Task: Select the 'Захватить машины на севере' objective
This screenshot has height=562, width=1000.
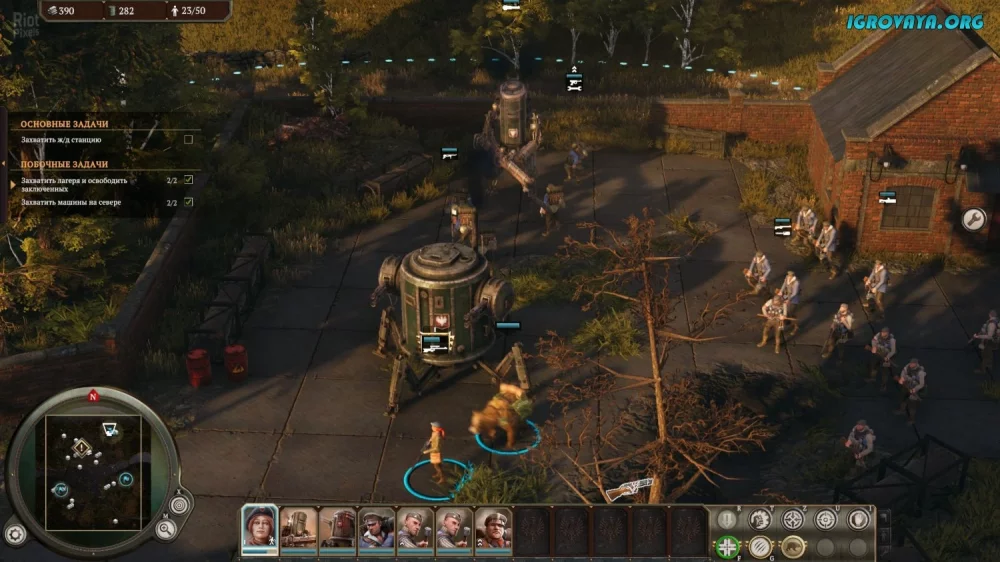Action: pyautogui.click(x=71, y=202)
